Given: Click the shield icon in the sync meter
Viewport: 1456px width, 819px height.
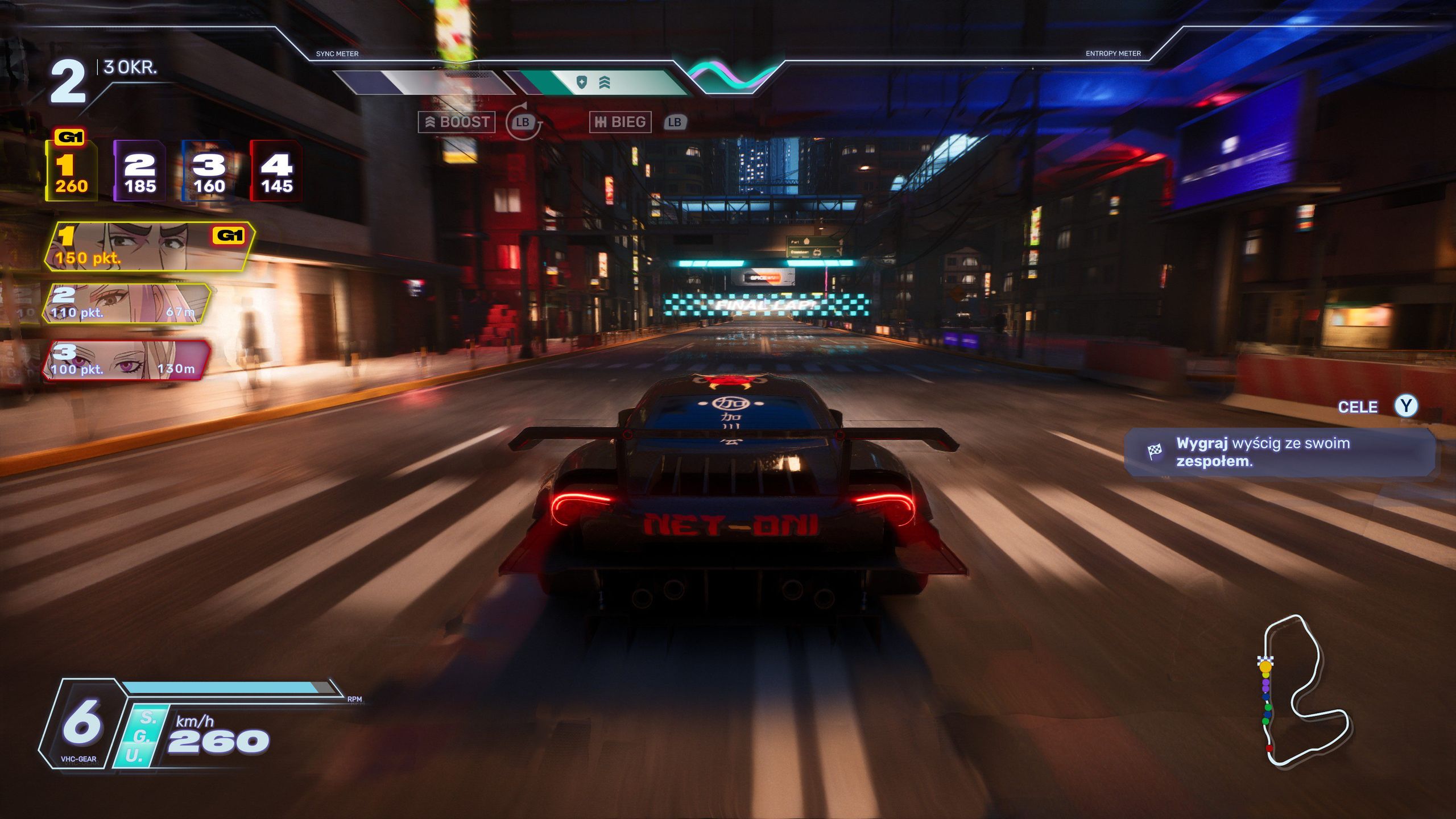Looking at the screenshot, I should 581,83.
